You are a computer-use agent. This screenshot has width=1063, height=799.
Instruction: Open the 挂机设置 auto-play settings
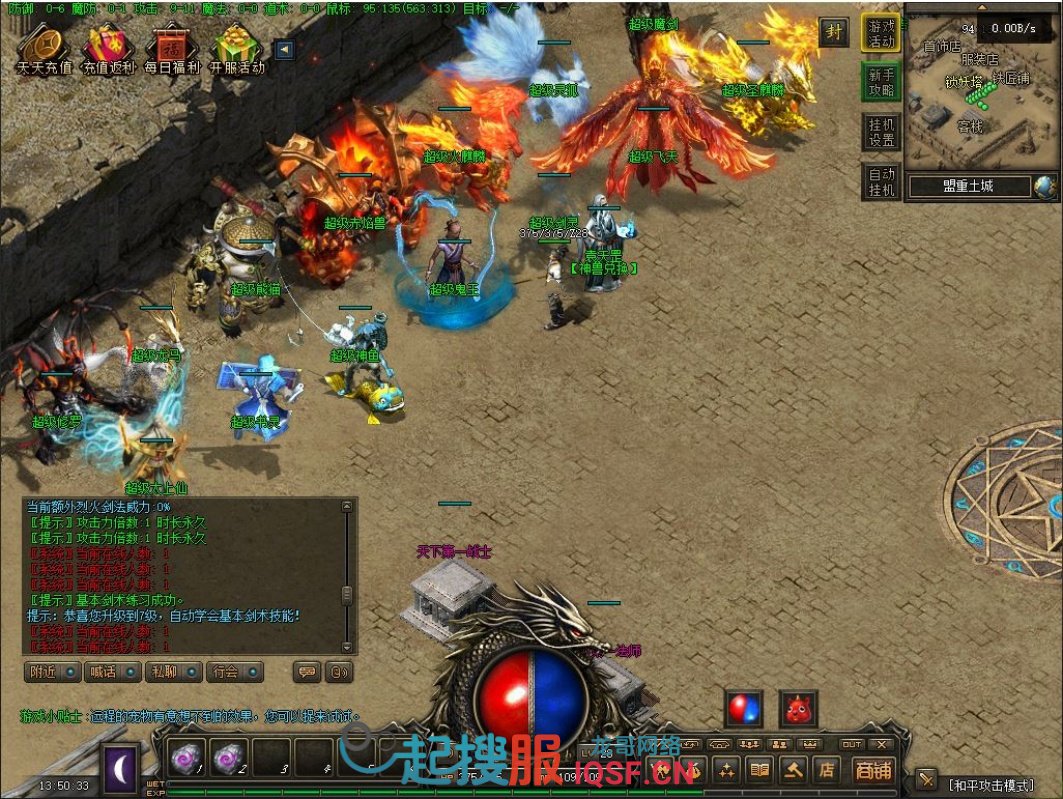click(x=881, y=131)
